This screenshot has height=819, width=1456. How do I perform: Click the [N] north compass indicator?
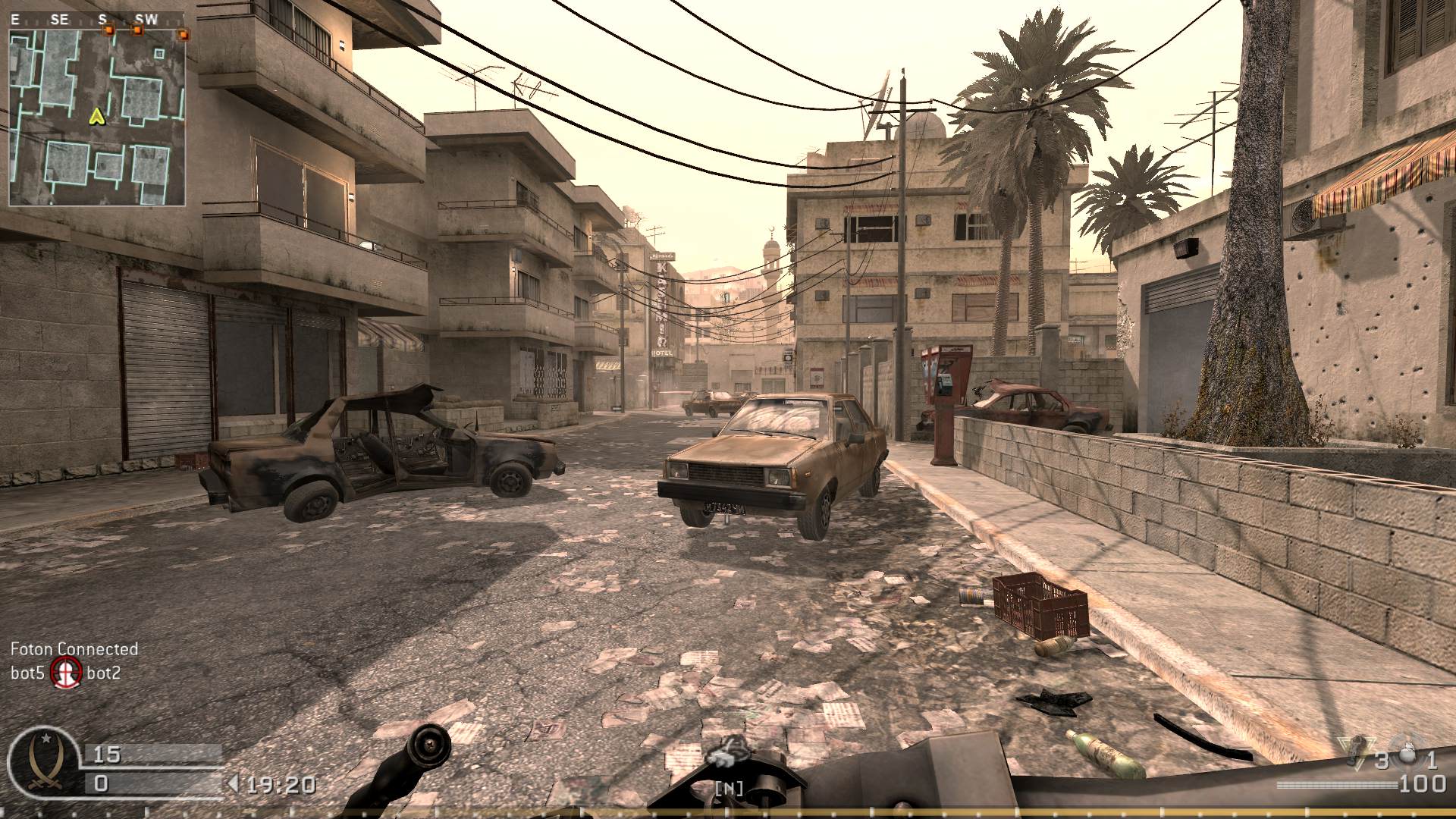728,787
